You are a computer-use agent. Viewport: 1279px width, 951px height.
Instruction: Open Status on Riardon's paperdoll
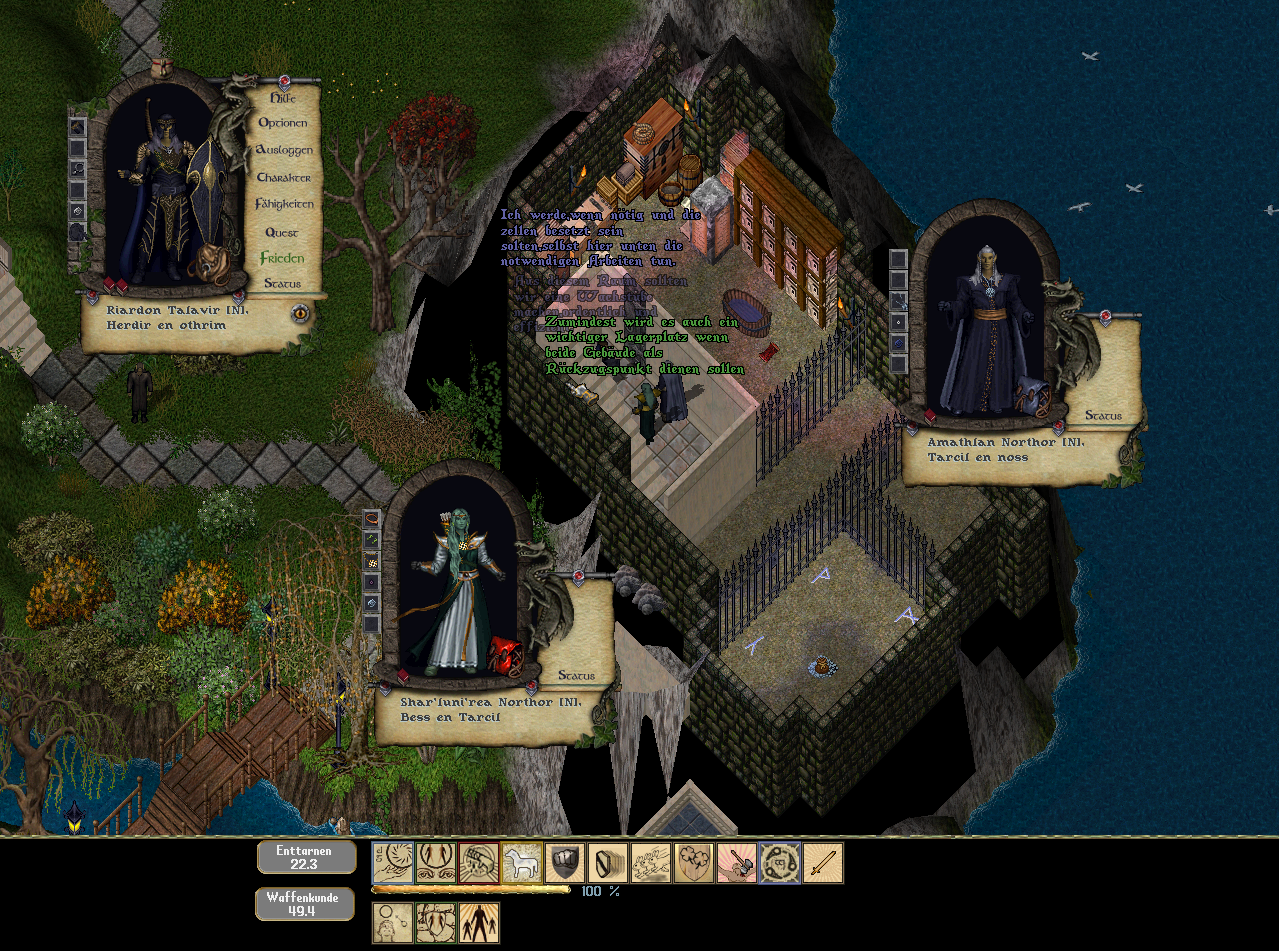coord(283,284)
